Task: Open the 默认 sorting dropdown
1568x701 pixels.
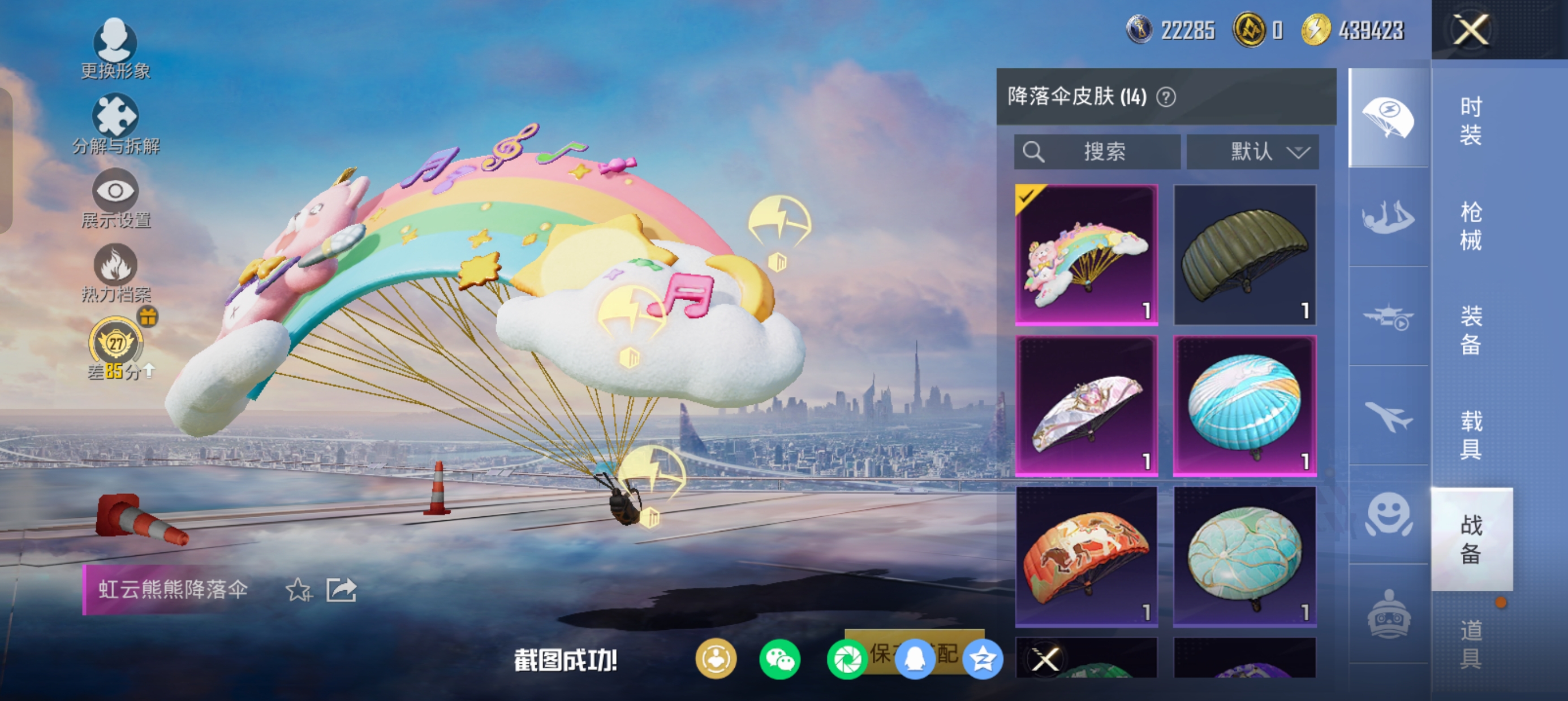Action: pyautogui.click(x=1253, y=152)
